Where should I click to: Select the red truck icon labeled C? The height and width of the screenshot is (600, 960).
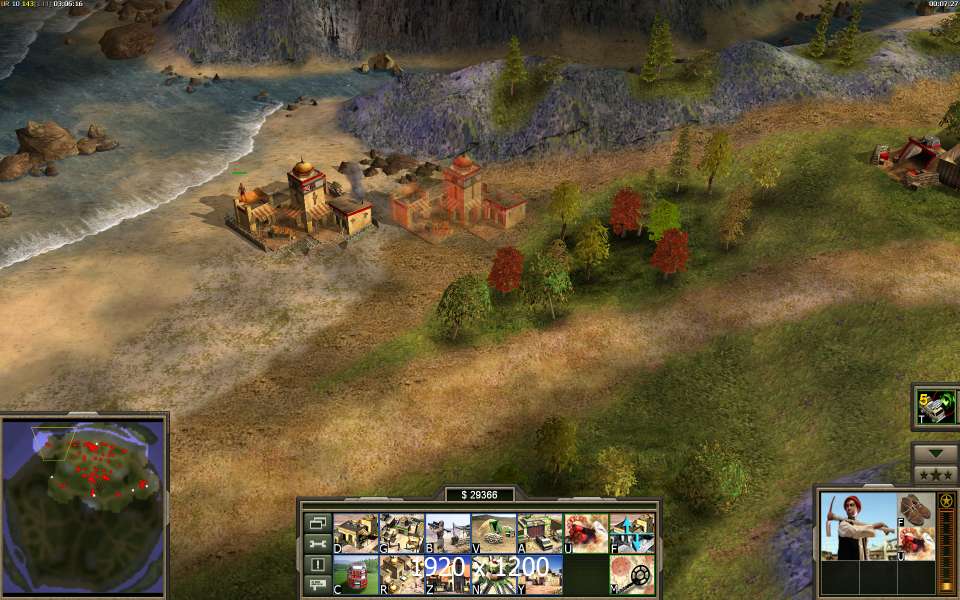tap(355, 575)
